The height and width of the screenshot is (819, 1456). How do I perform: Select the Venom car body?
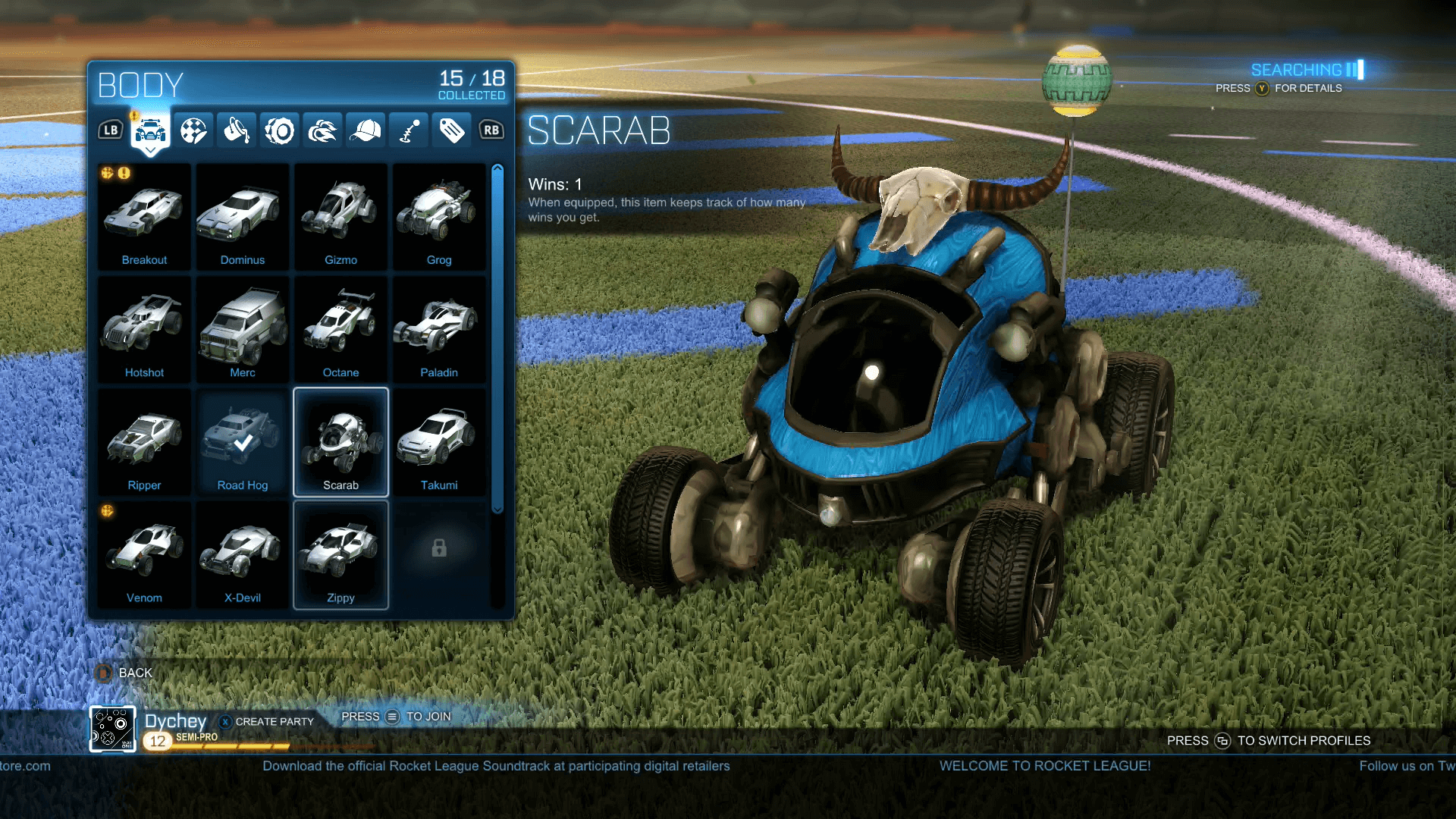[x=143, y=554]
